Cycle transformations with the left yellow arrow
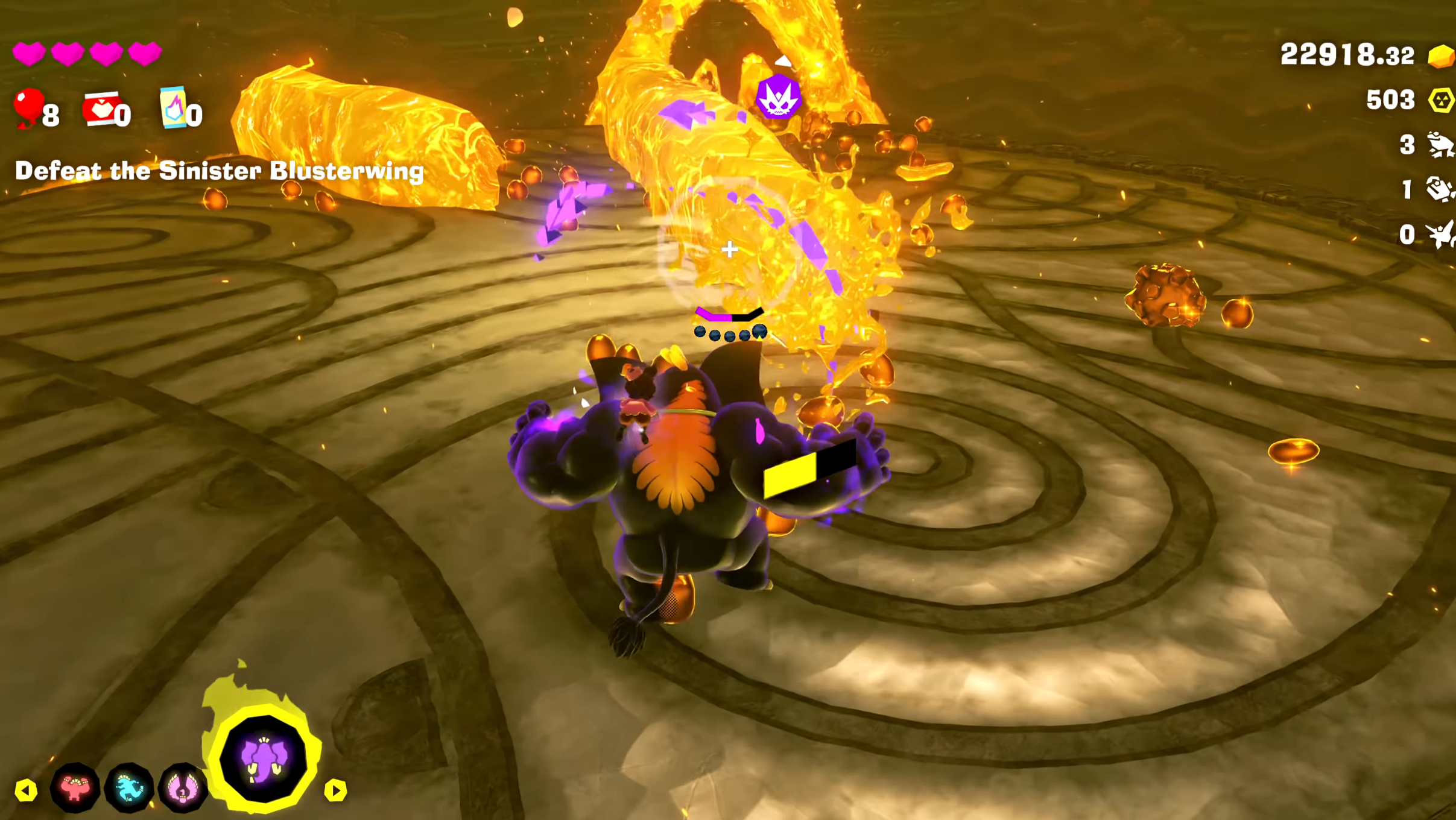Image resolution: width=1456 pixels, height=820 pixels. [26, 790]
